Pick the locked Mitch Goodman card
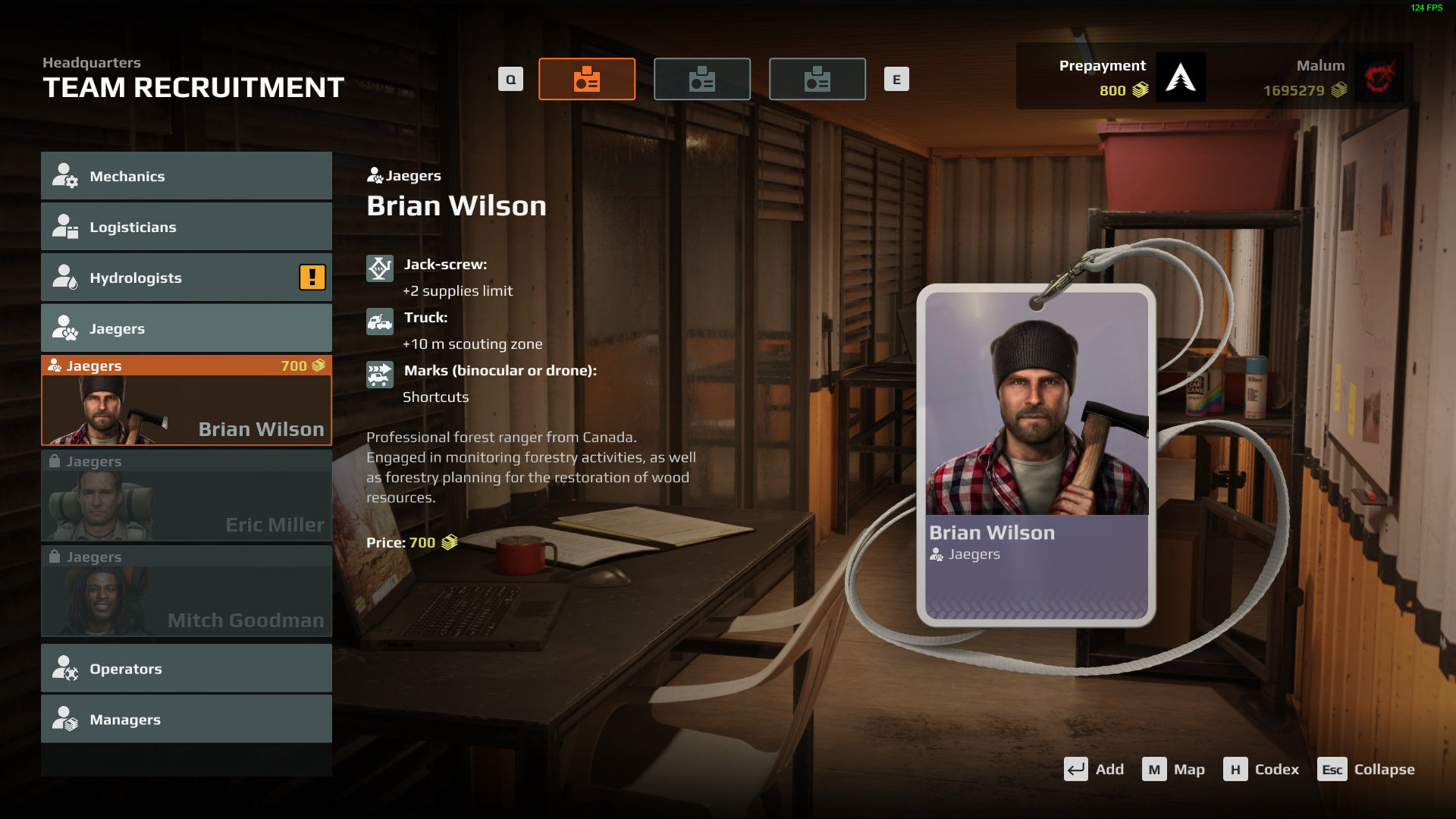The height and width of the screenshot is (819, 1456). 186,591
